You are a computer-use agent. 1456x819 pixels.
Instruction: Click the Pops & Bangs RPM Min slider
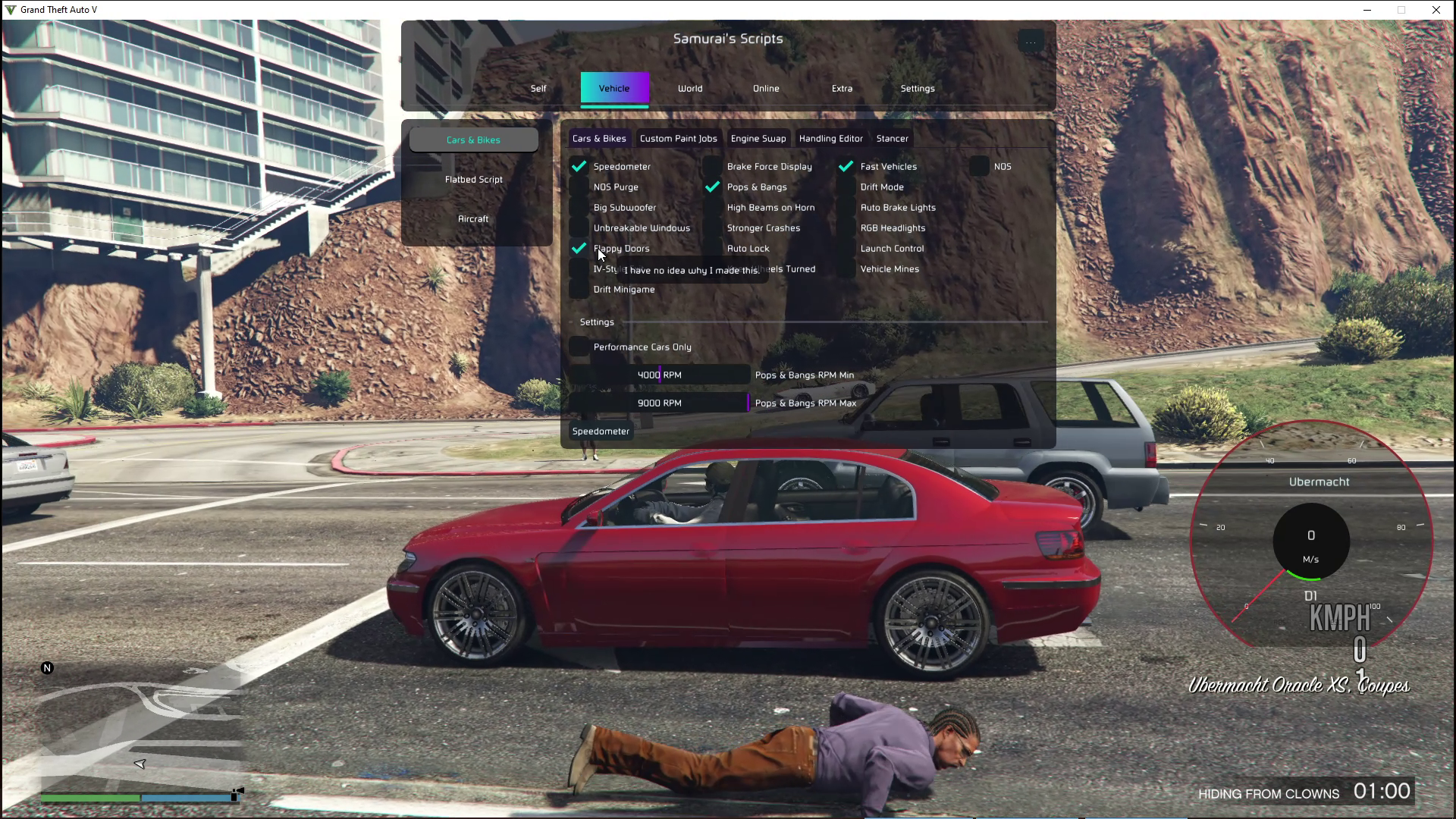click(x=660, y=375)
